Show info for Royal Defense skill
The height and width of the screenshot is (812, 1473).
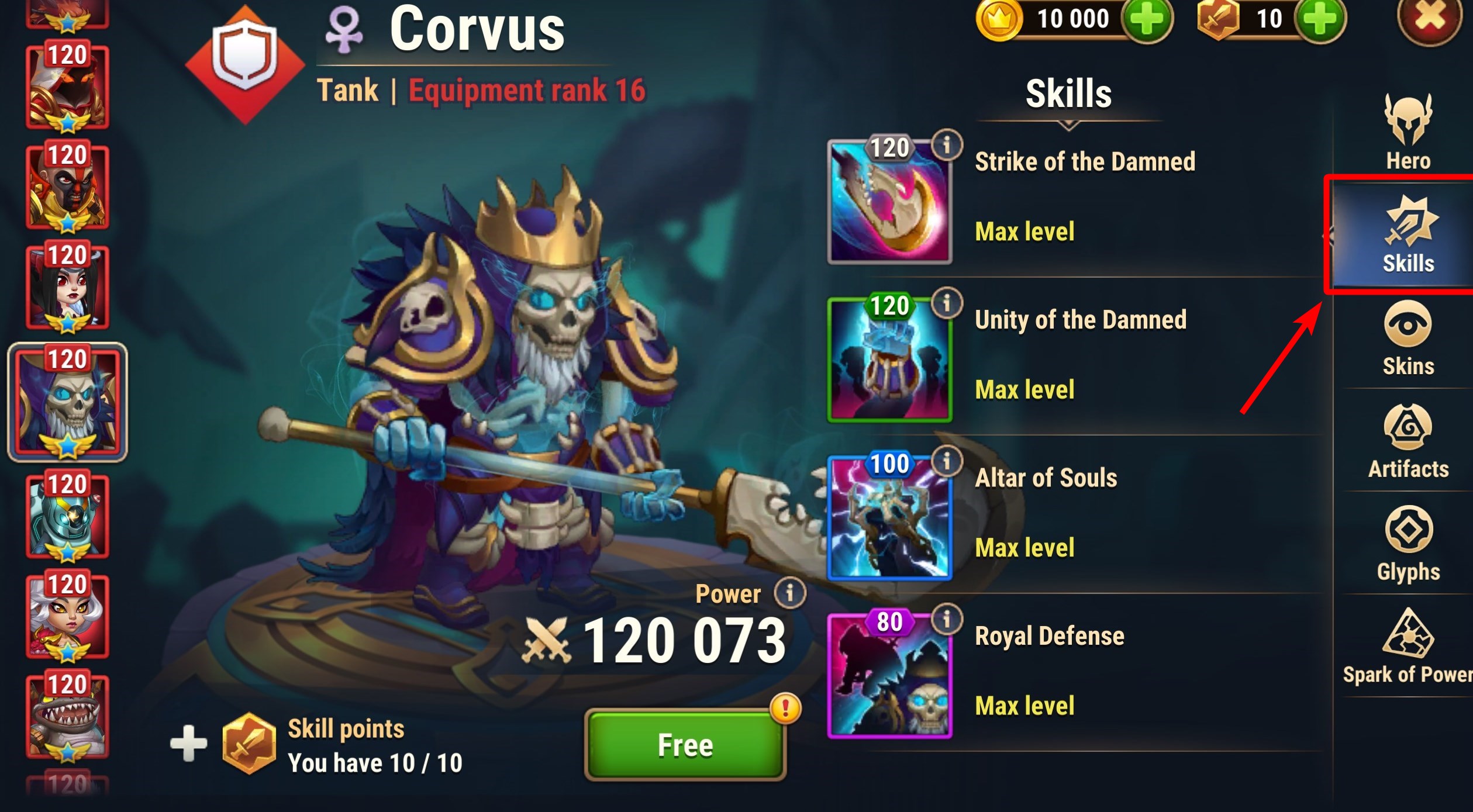(947, 618)
